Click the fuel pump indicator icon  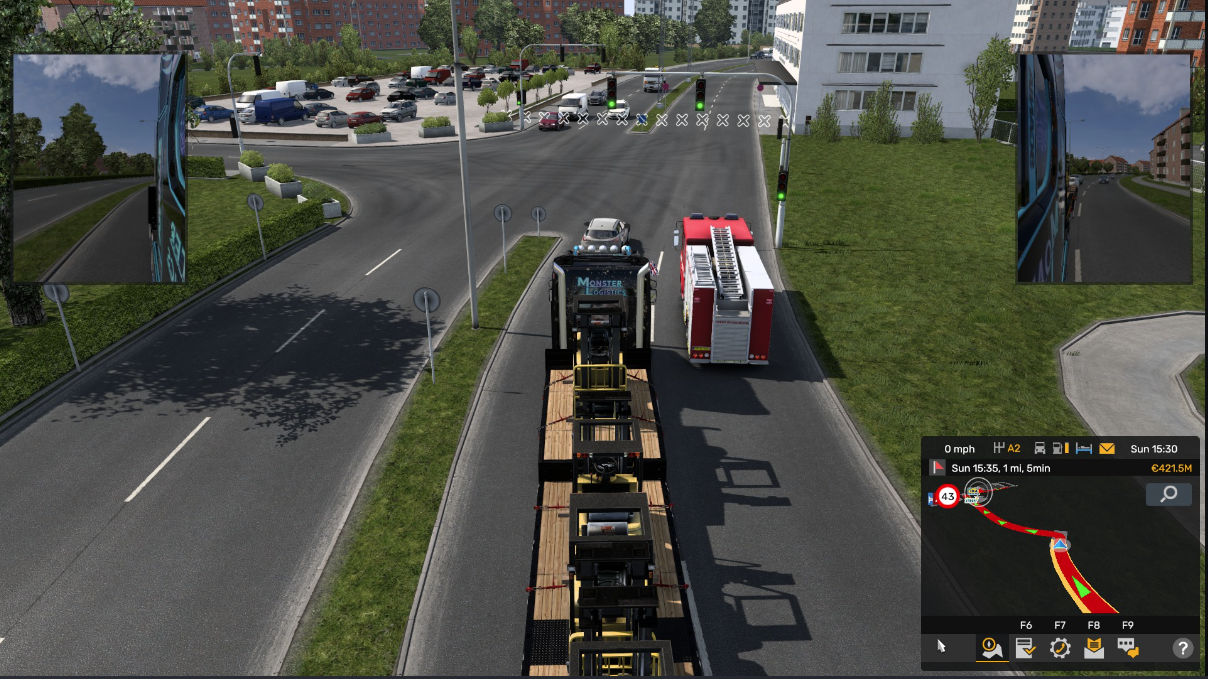(1061, 449)
